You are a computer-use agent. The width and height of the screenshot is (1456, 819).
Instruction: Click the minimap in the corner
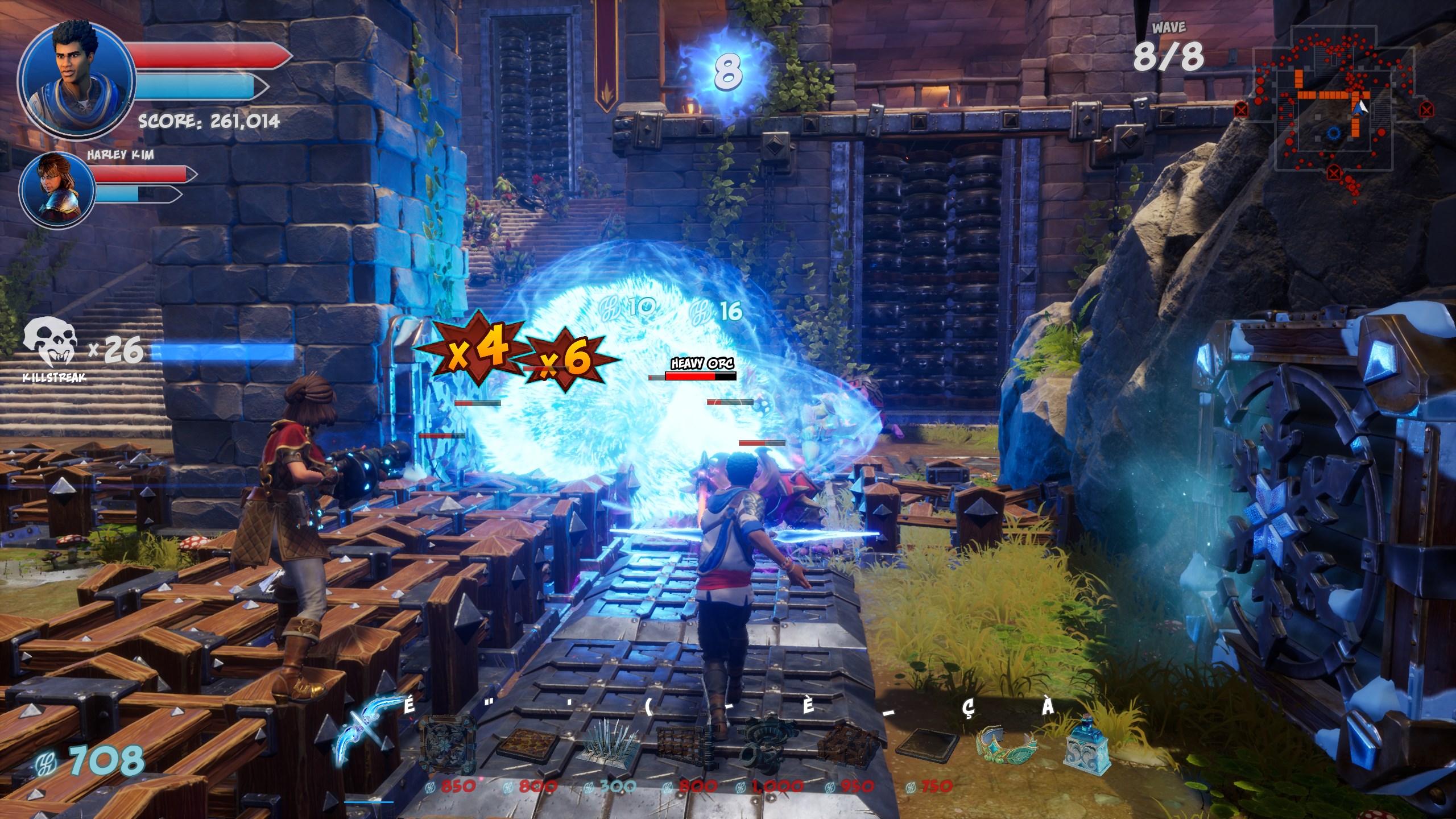tap(1334, 108)
